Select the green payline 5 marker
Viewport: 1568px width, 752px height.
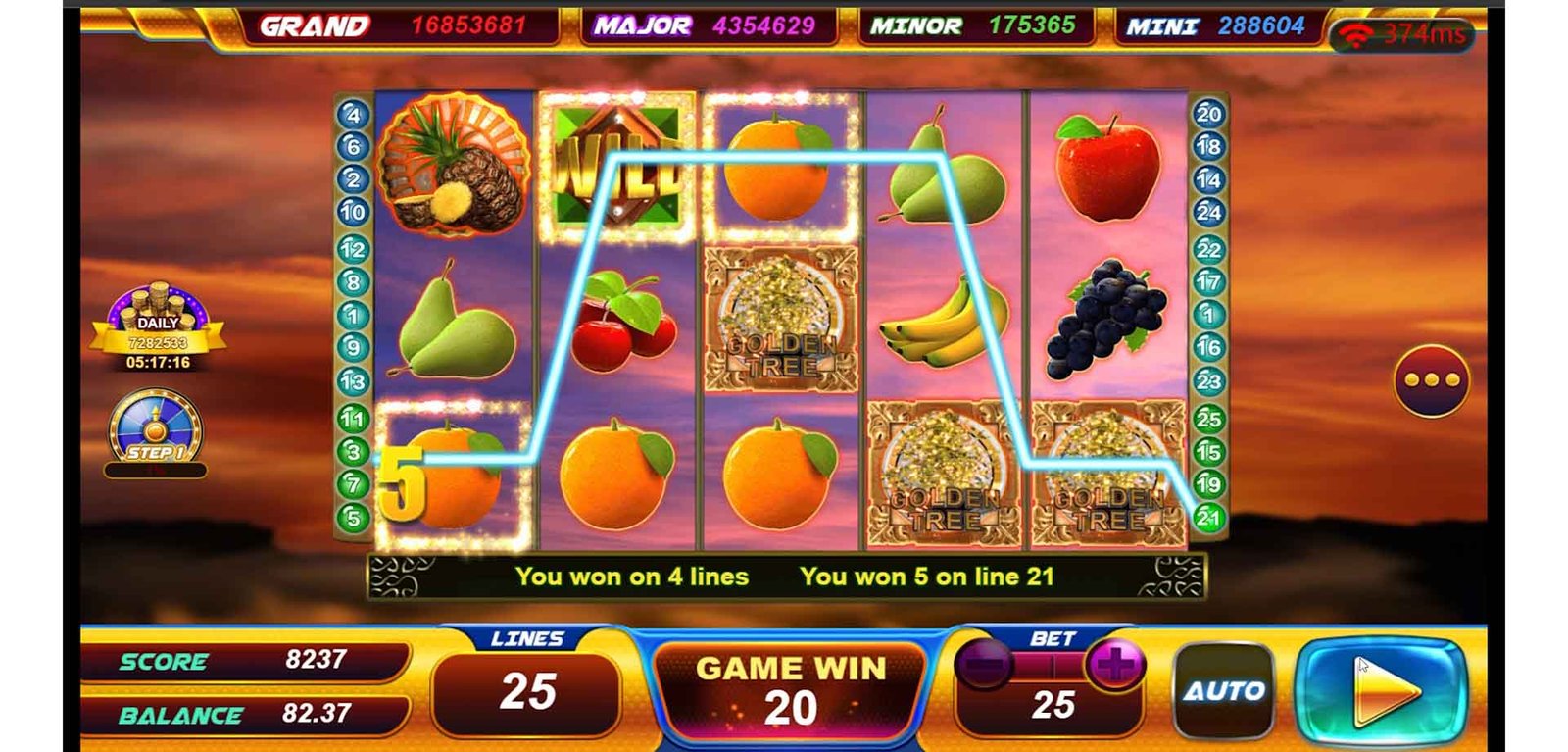354,517
